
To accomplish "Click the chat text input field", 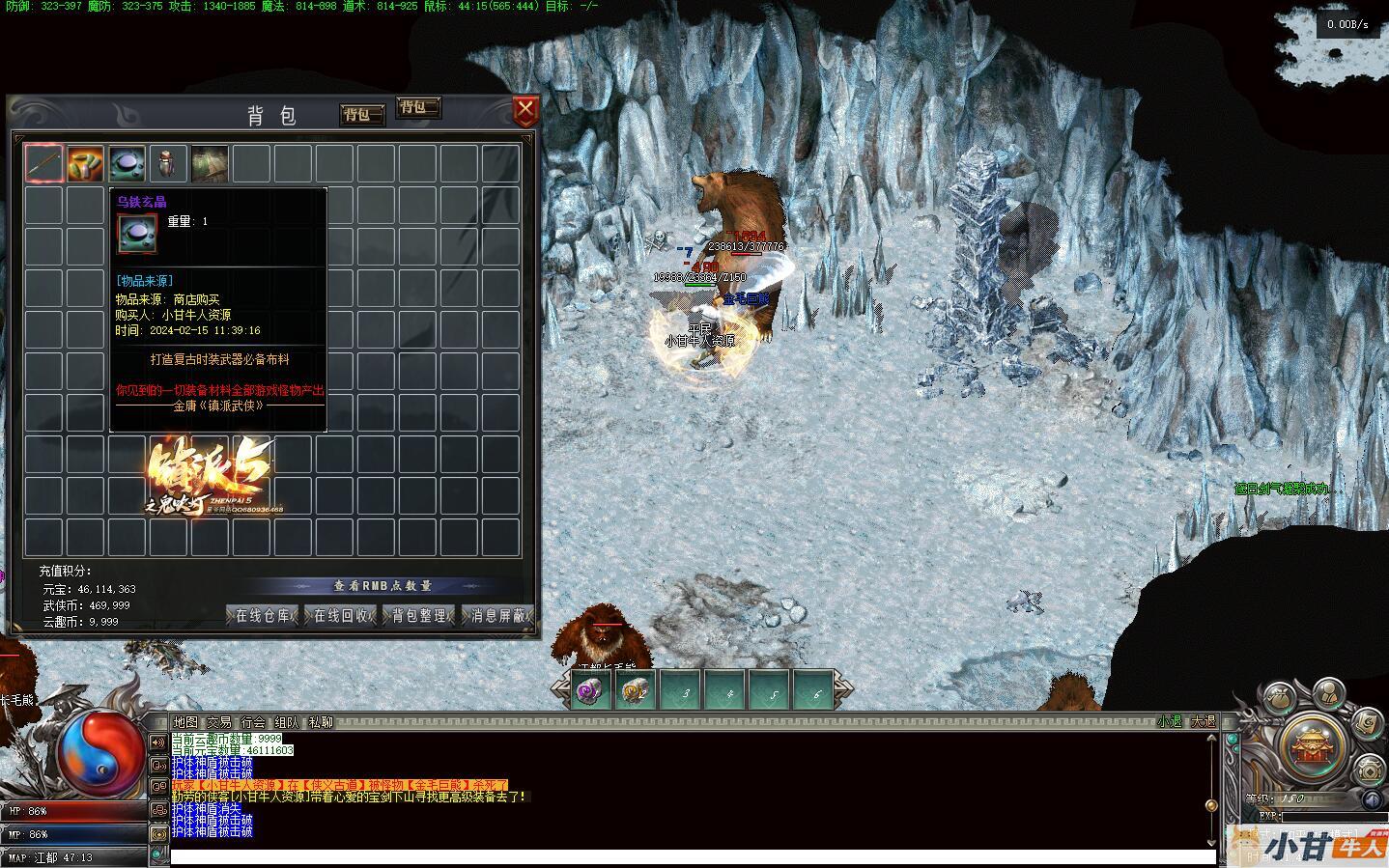I will pos(692,856).
